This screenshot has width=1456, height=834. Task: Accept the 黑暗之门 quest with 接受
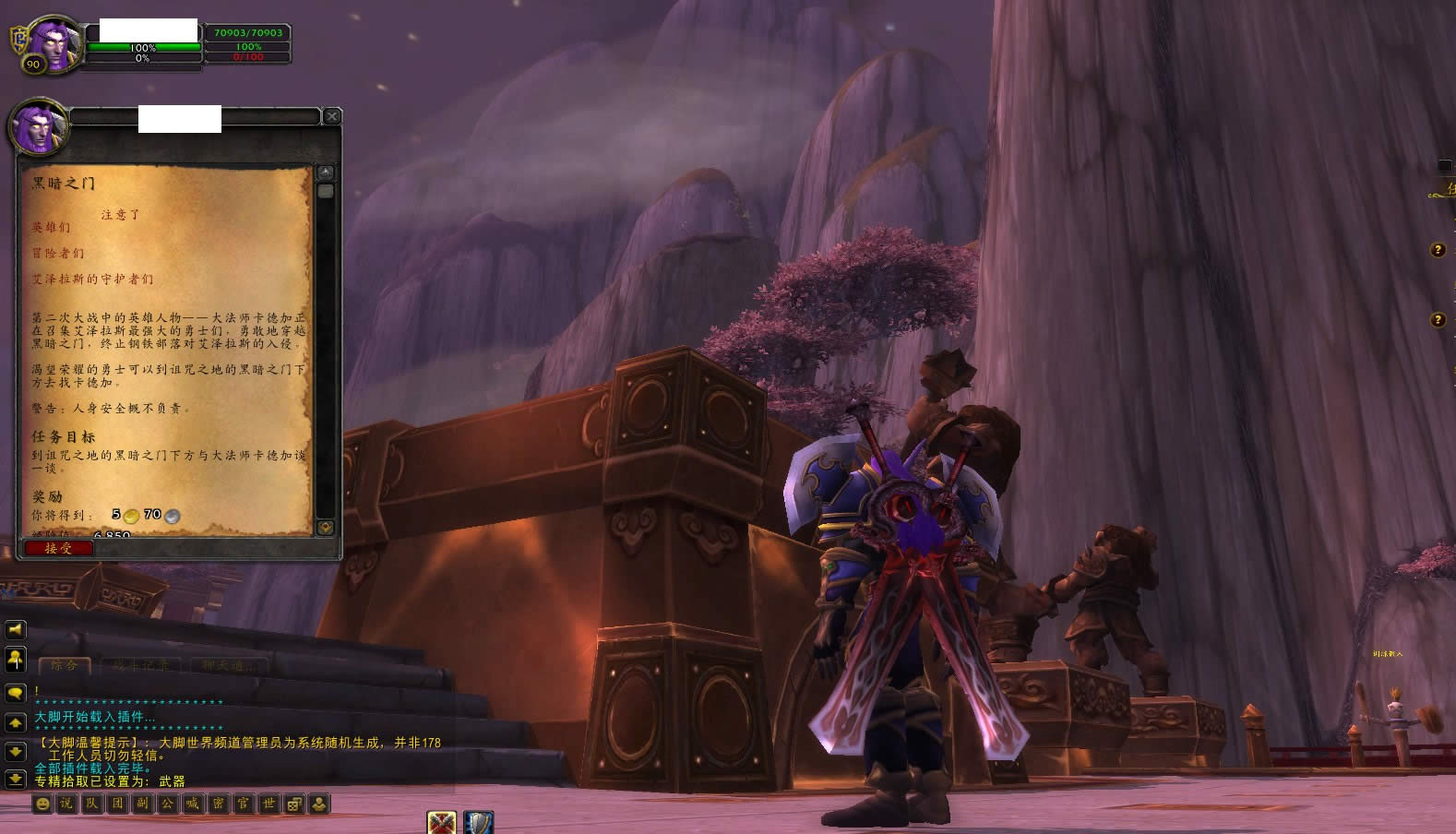tap(58, 548)
